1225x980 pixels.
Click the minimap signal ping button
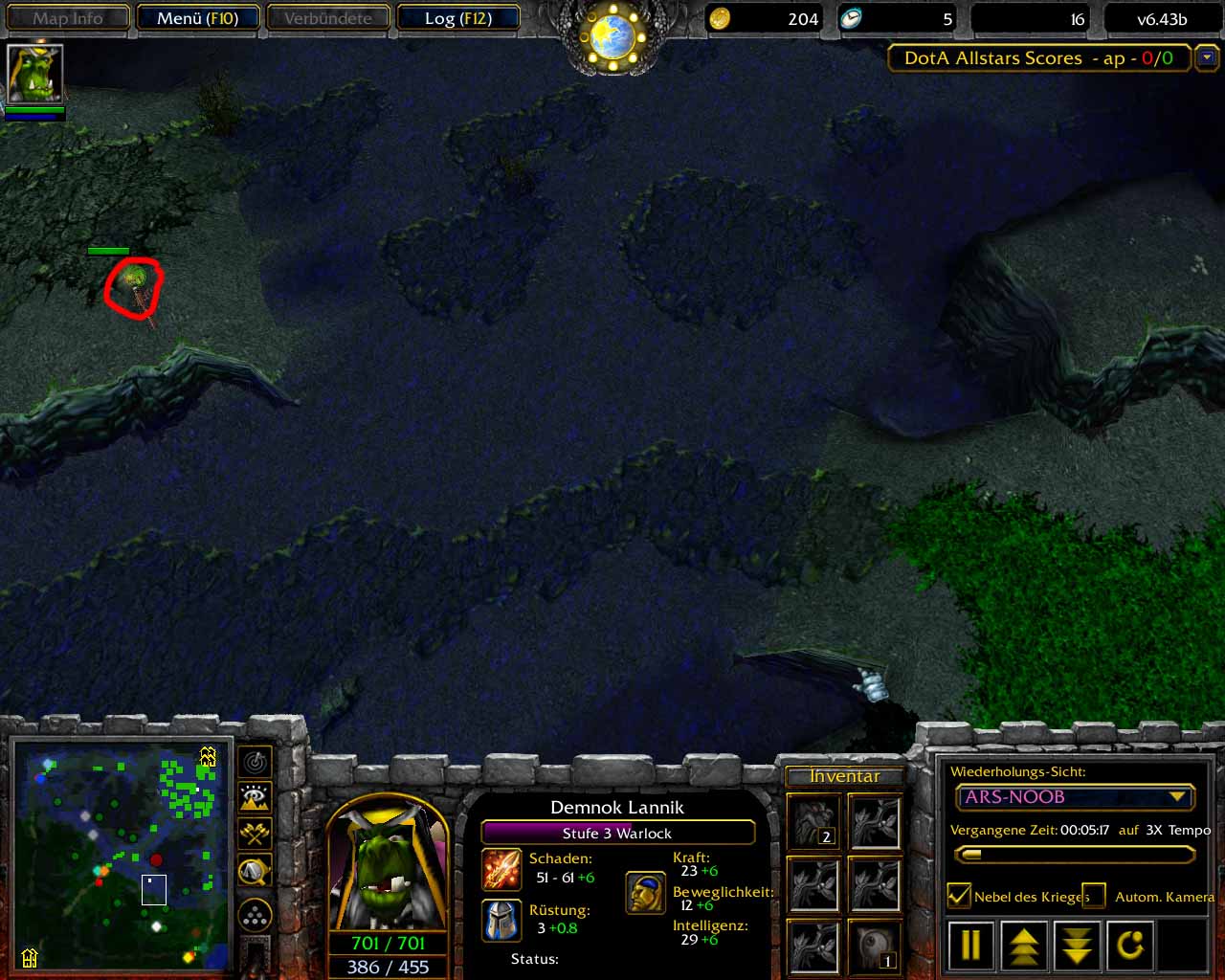pyautogui.click(x=256, y=762)
